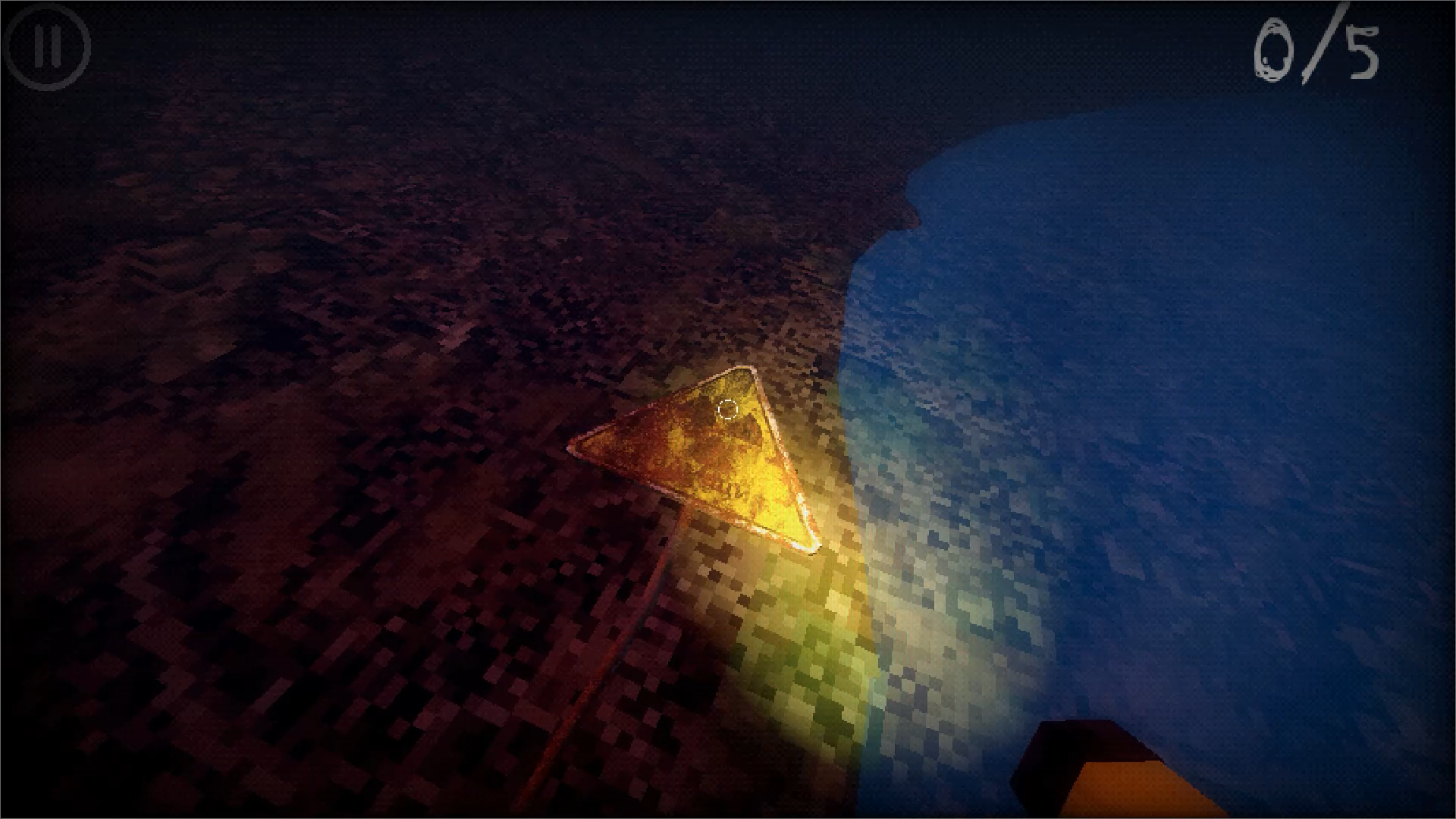
Task: Tap the crosshair reticle center screen
Action: click(x=726, y=409)
